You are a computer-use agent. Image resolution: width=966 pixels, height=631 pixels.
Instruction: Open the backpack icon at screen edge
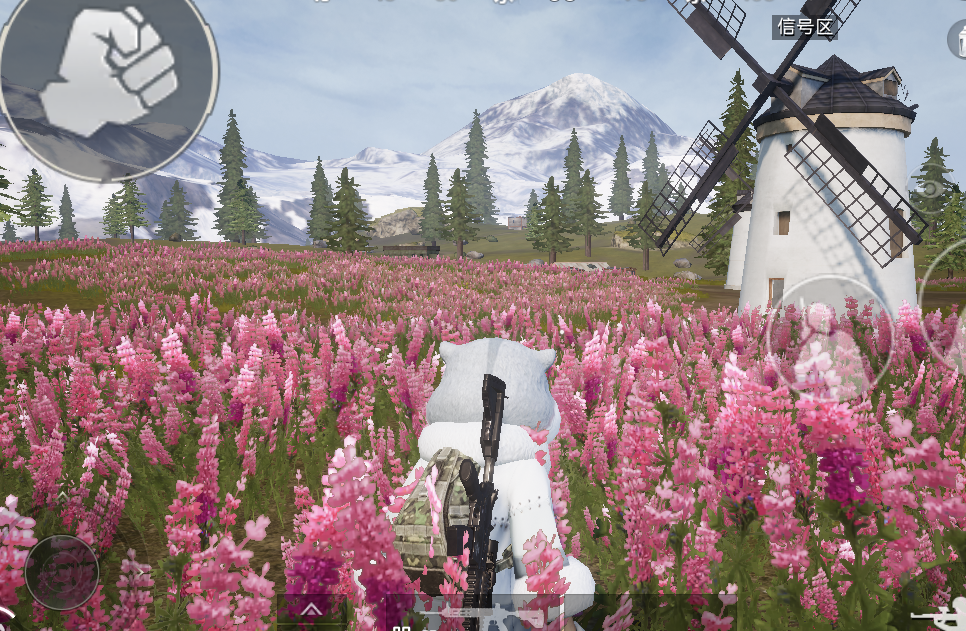click(957, 39)
